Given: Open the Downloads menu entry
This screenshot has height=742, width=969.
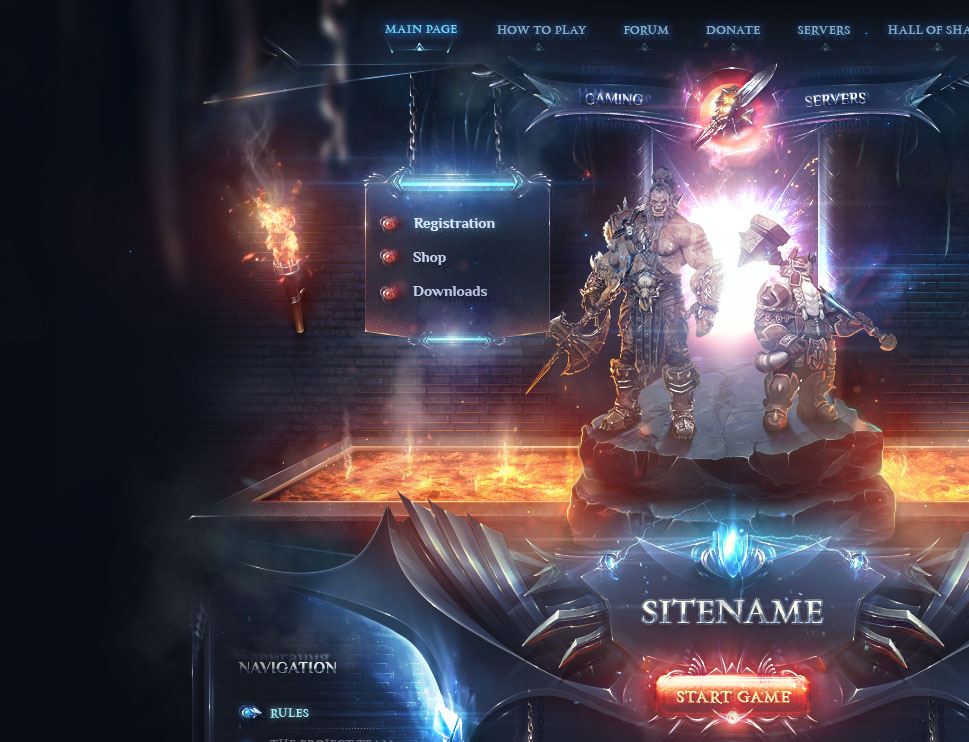Looking at the screenshot, I should 449,292.
